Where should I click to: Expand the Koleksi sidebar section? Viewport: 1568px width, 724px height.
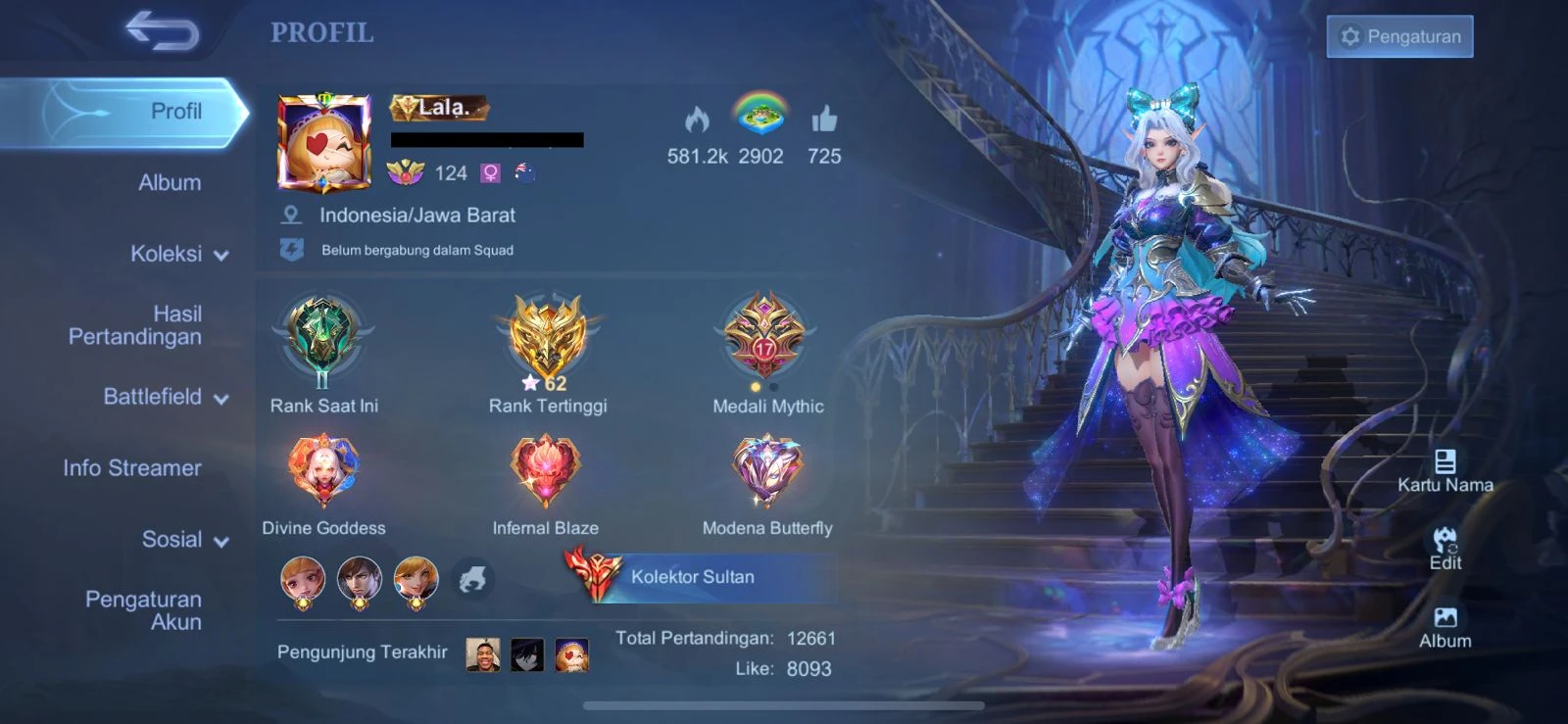[174, 254]
